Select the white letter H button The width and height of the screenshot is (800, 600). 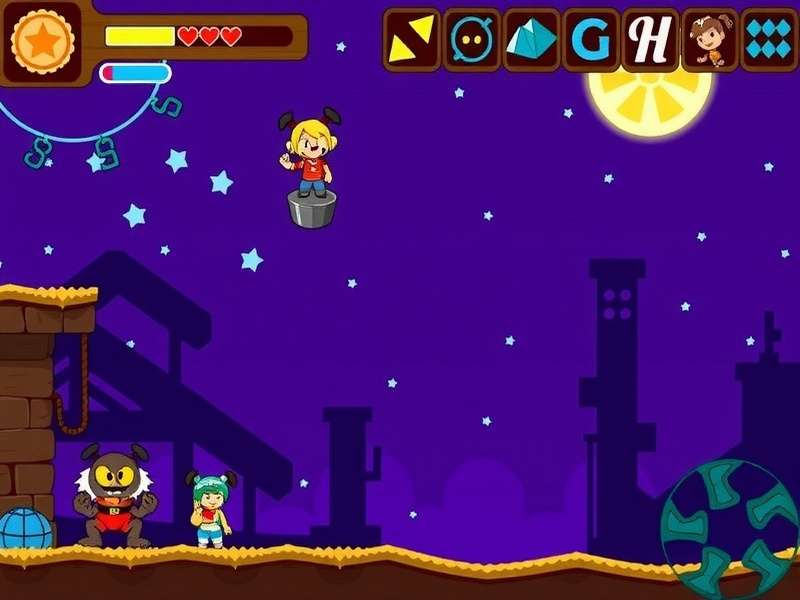point(651,39)
